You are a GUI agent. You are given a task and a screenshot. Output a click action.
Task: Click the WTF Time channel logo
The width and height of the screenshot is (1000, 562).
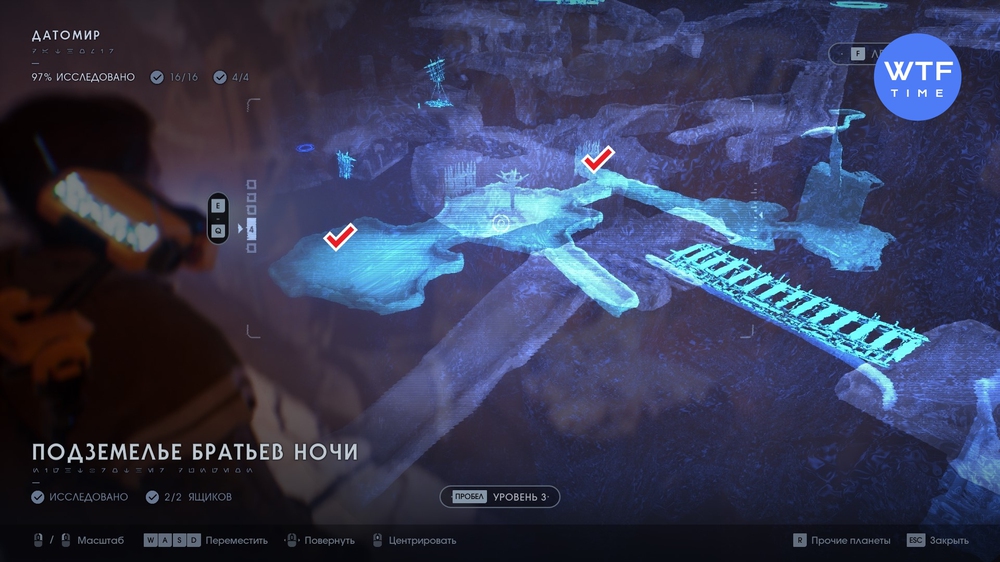[x=917, y=77]
